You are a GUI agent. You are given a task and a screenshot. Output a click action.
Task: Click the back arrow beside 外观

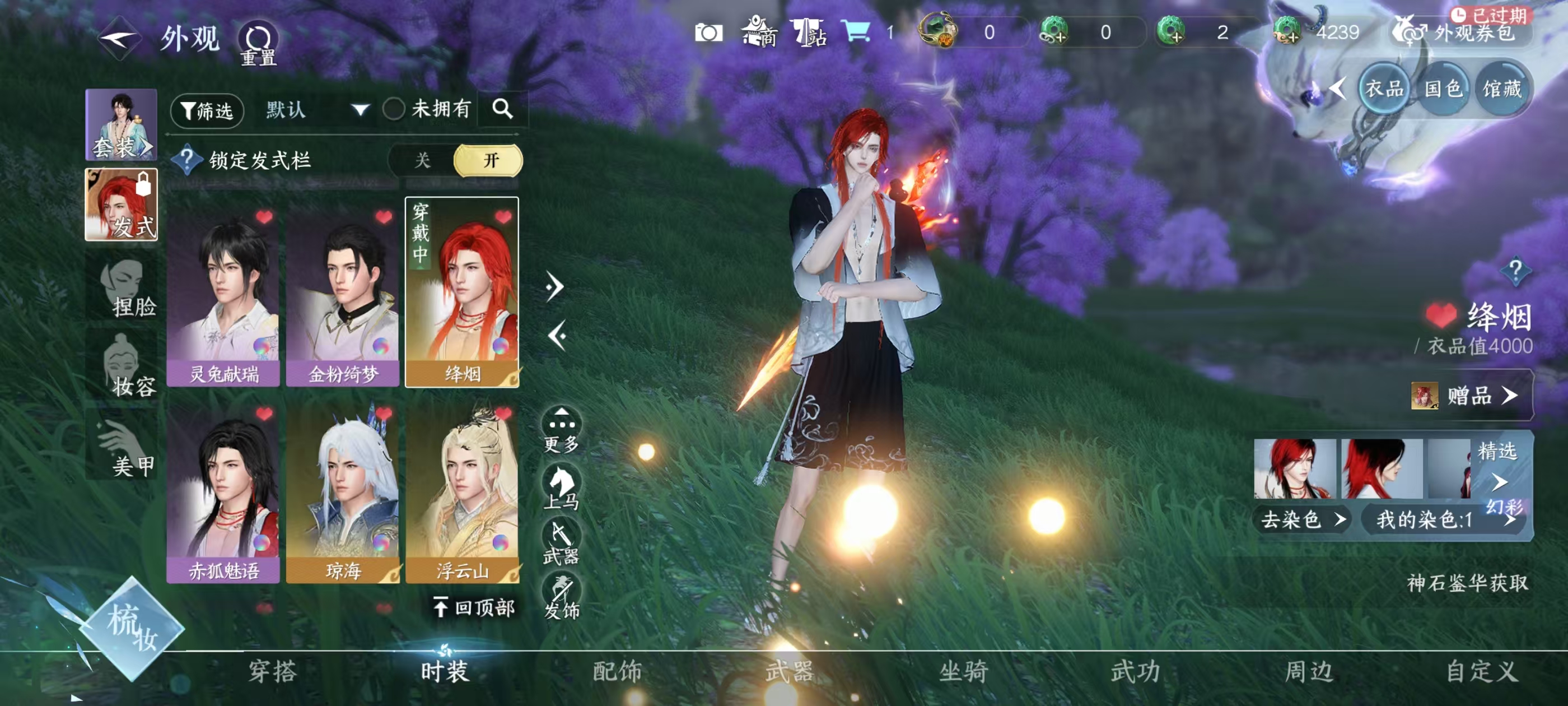point(119,38)
